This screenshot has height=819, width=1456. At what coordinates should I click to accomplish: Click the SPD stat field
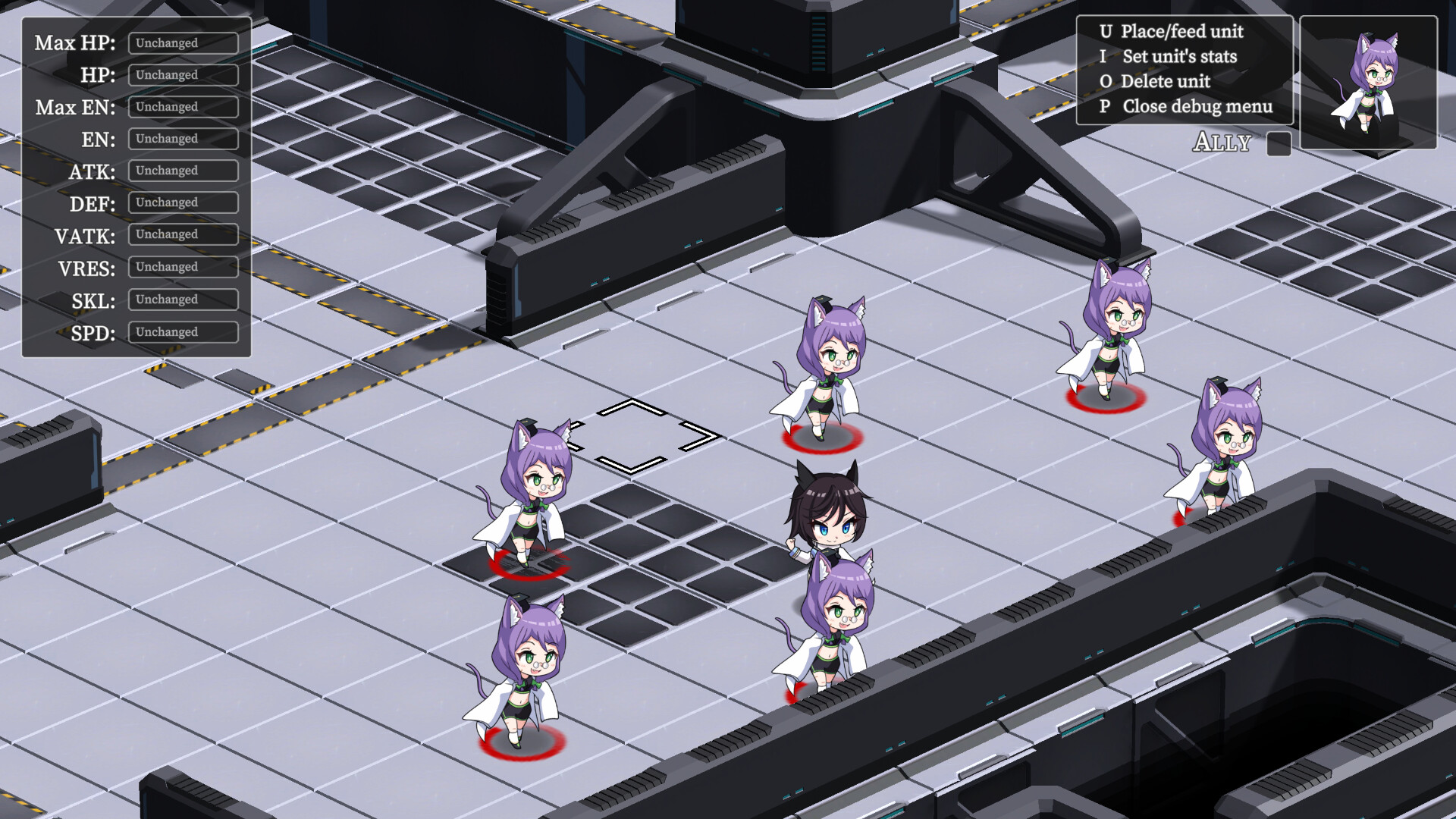coord(183,331)
